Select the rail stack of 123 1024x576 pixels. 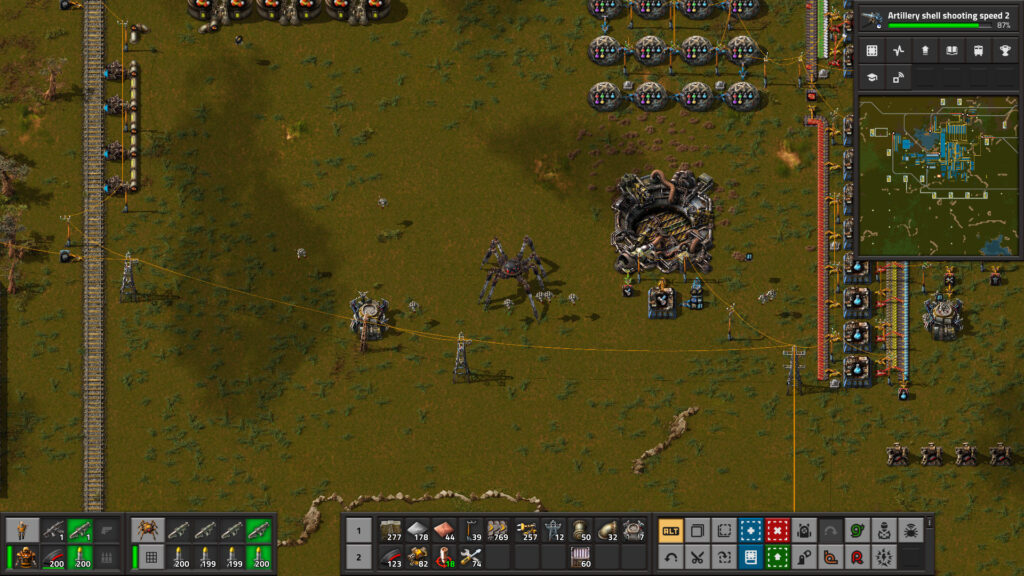click(x=391, y=557)
